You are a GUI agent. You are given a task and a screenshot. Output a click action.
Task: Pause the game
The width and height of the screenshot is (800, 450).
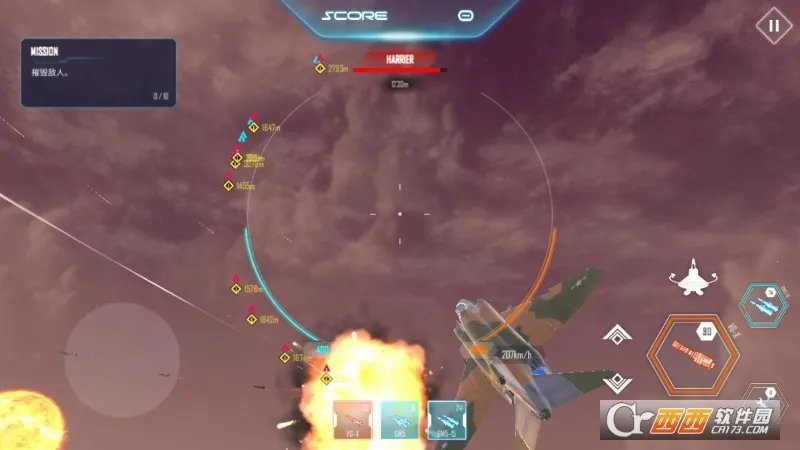point(773,26)
